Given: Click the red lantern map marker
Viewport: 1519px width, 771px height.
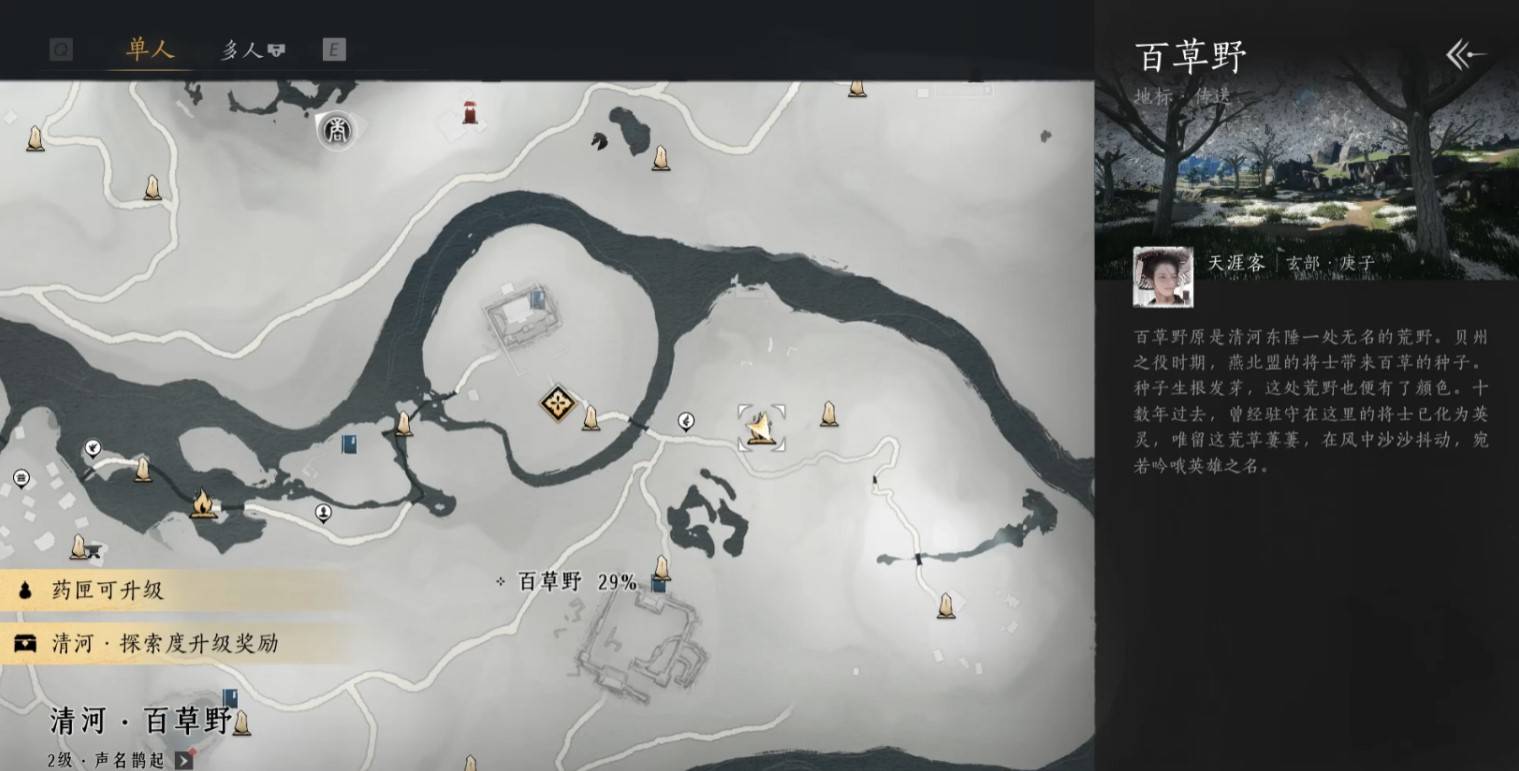Looking at the screenshot, I should coord(470,112).
